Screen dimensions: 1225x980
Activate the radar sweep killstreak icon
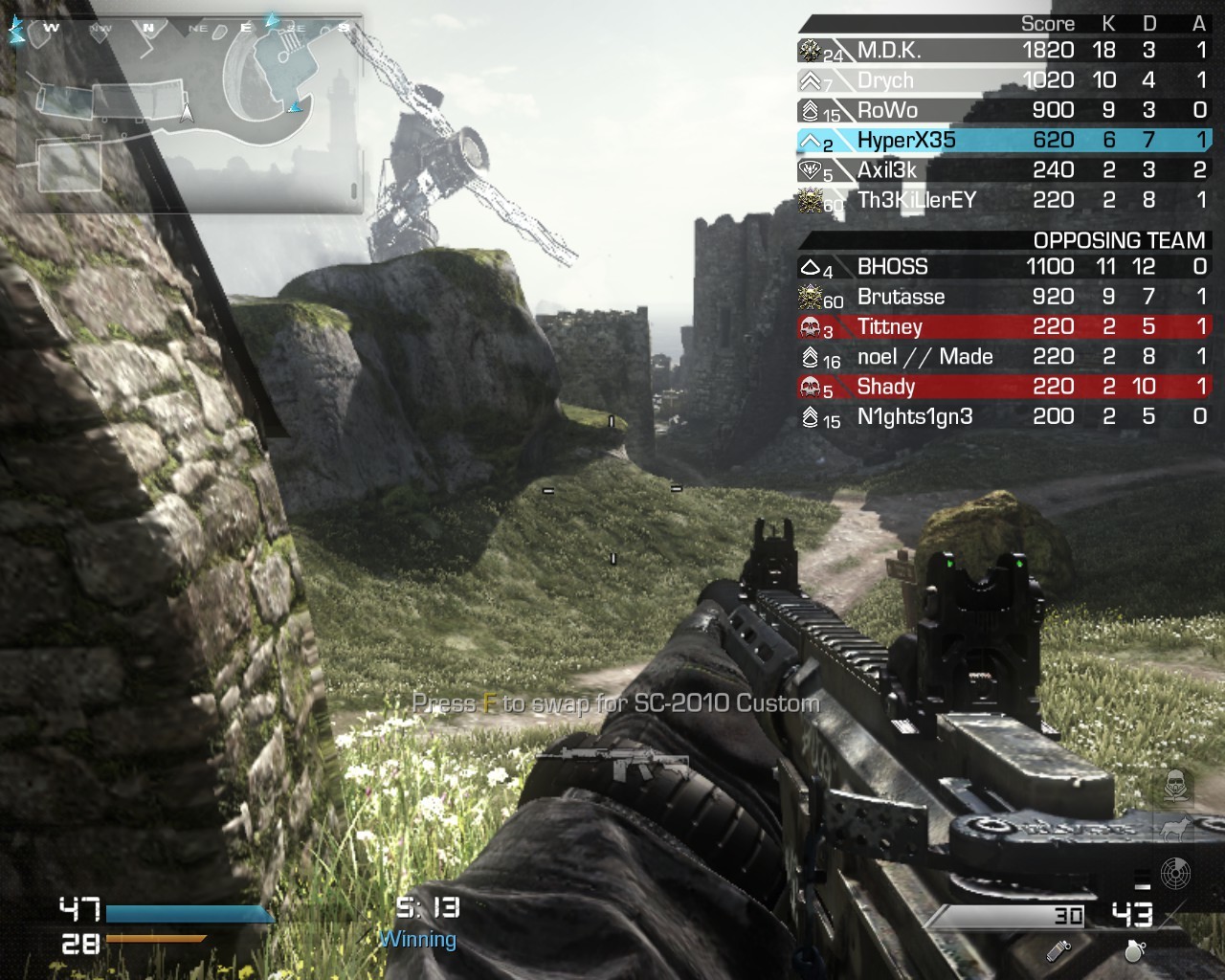pos(1175,873)
